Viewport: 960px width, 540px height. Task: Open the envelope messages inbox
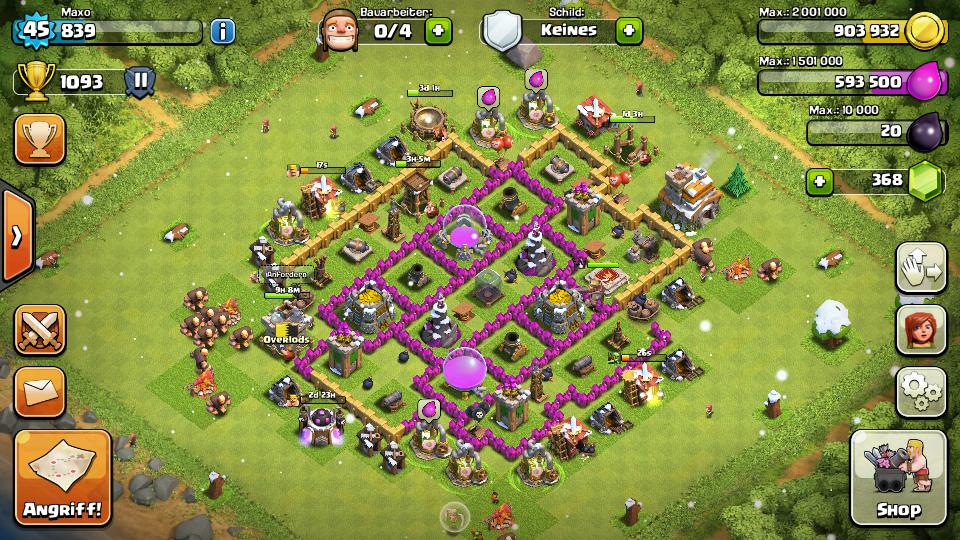pos(40,391)
